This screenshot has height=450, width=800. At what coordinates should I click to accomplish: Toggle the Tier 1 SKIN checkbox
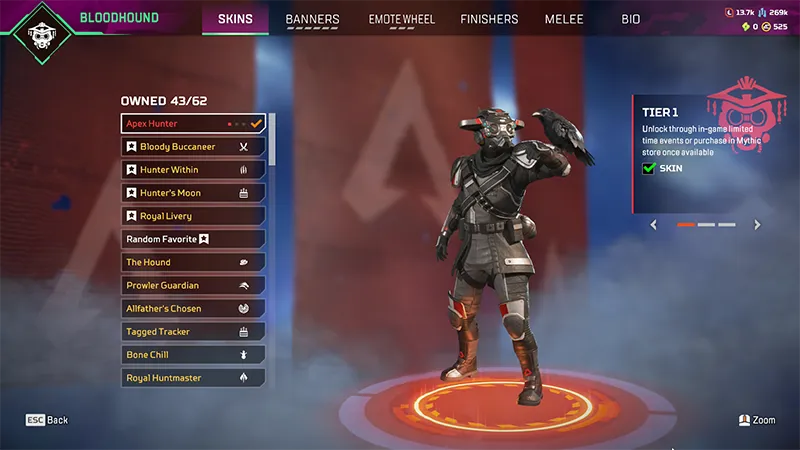click(x=648, y=170)
